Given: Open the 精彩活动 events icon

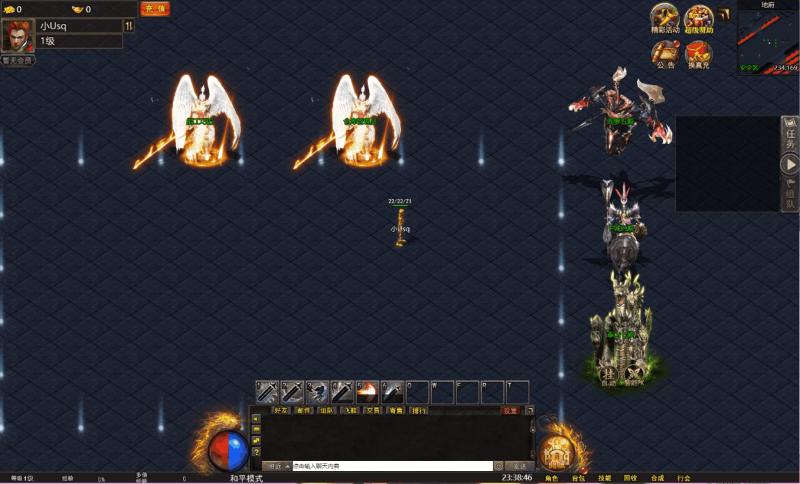Looking at the screenshot, I should [665, 19].
